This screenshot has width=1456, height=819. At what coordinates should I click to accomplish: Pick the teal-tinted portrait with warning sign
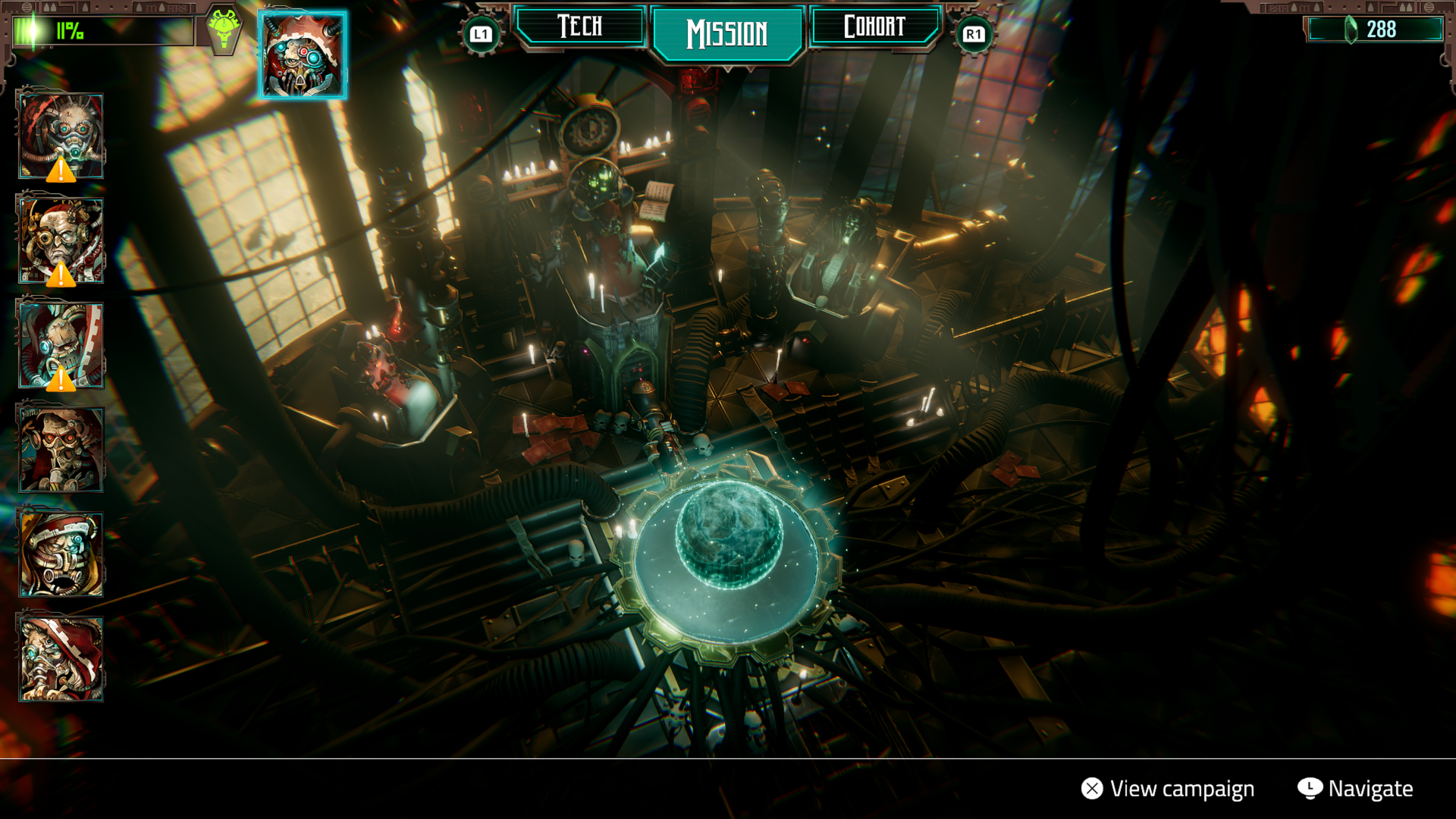pos(61,346)
